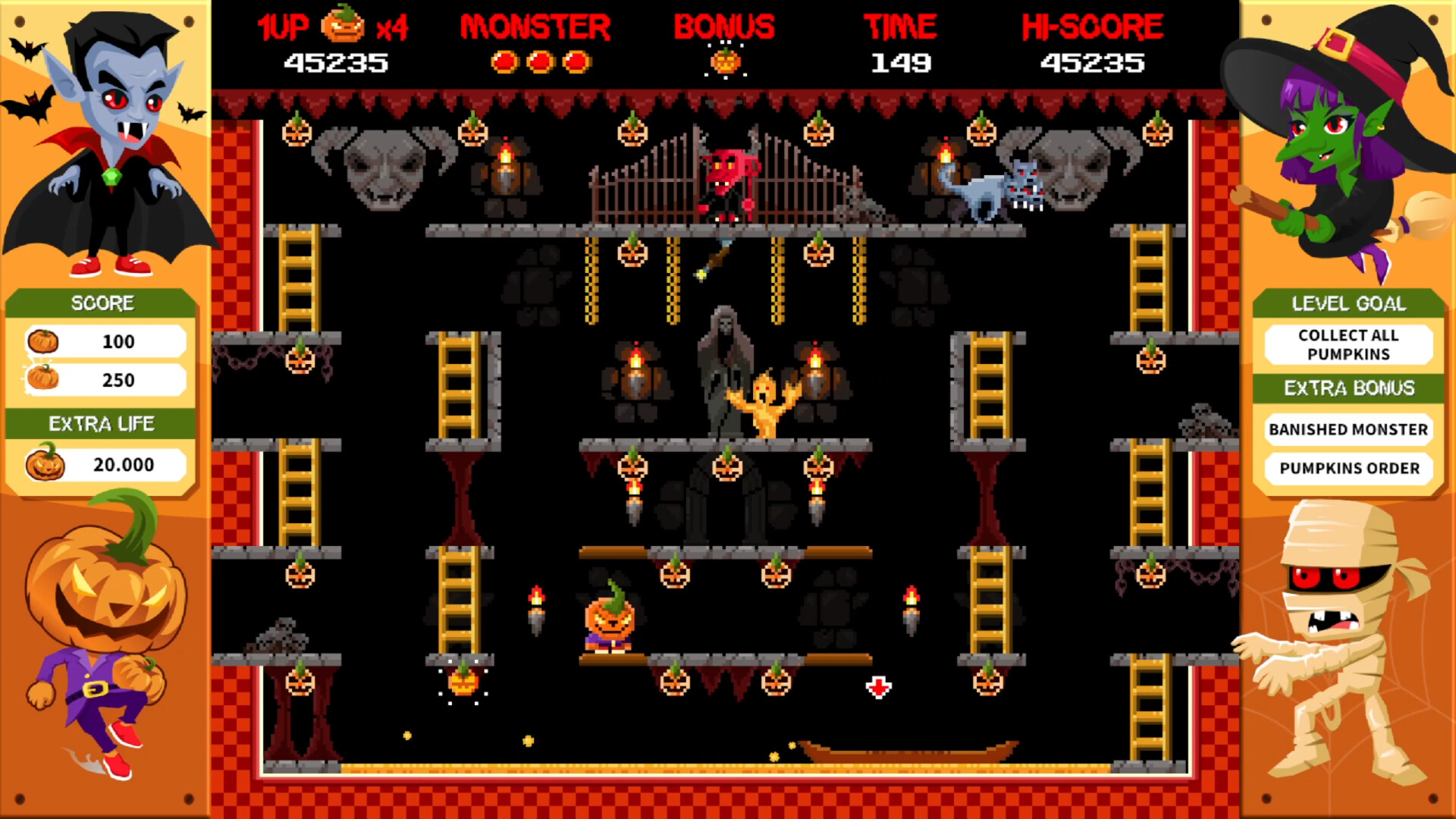Expand the LEVEL GOAL panel
1456x819 pixels.
pos(1348,303)
